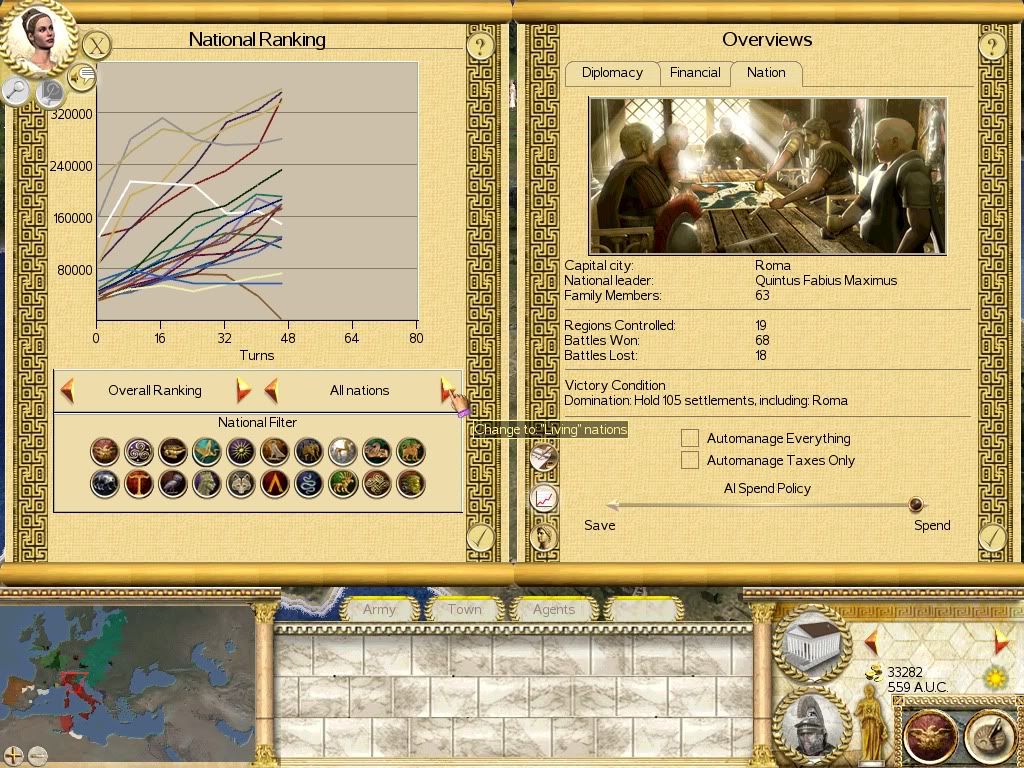Close the National Ranking scroll with X
The height and width of the screenshot is (768, 1024).
click(x=95, y=45)
